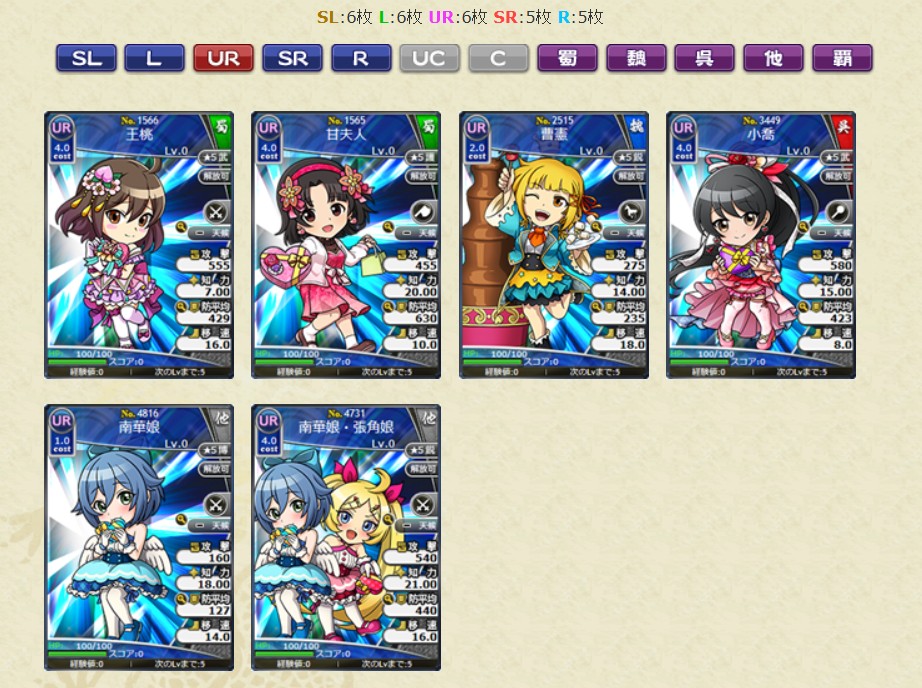Filter by 蜀 faction

pyautogui.click(x=567, y=58)
